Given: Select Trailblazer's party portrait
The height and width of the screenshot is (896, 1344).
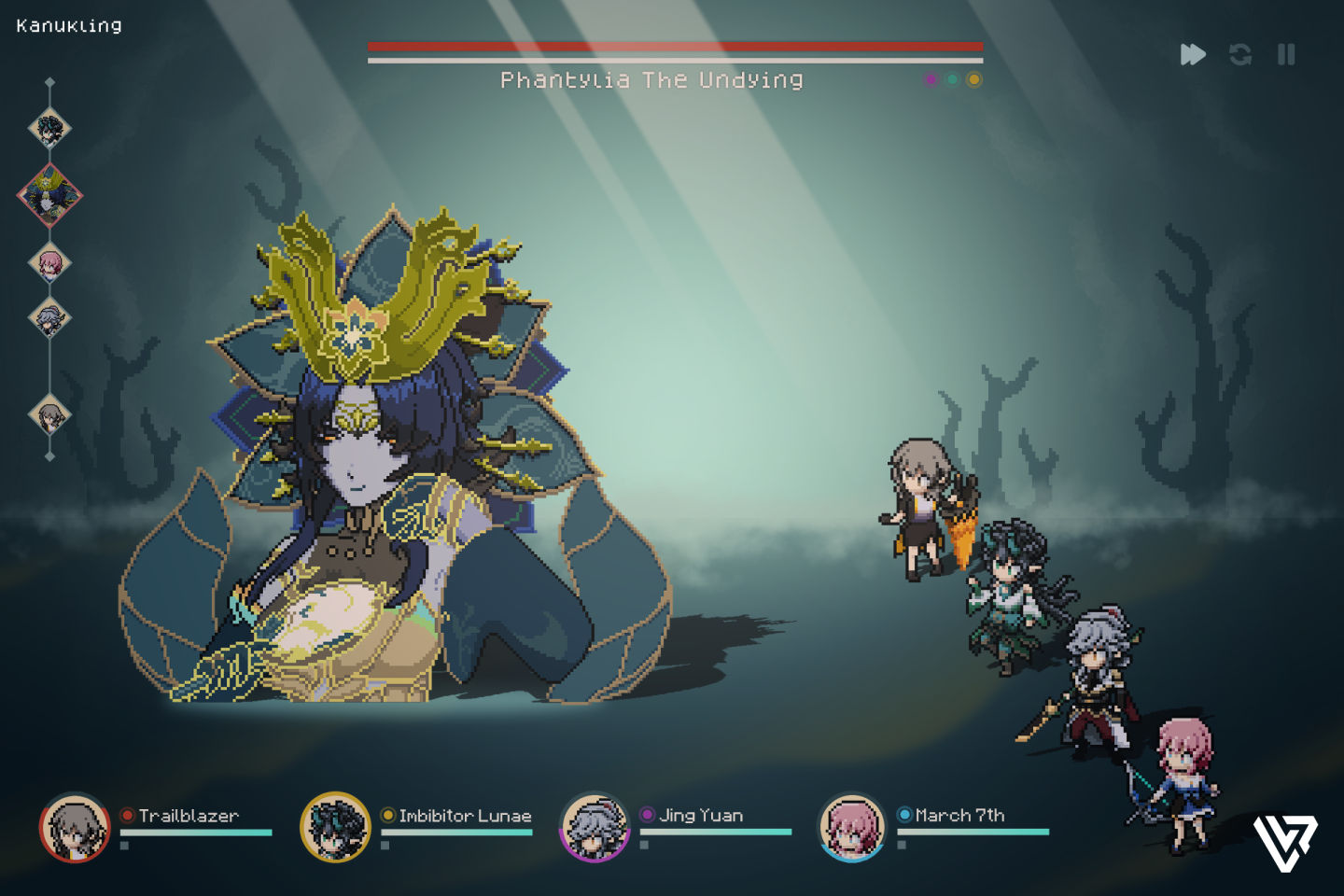Looking at the screenshot, I should [75, 827].
